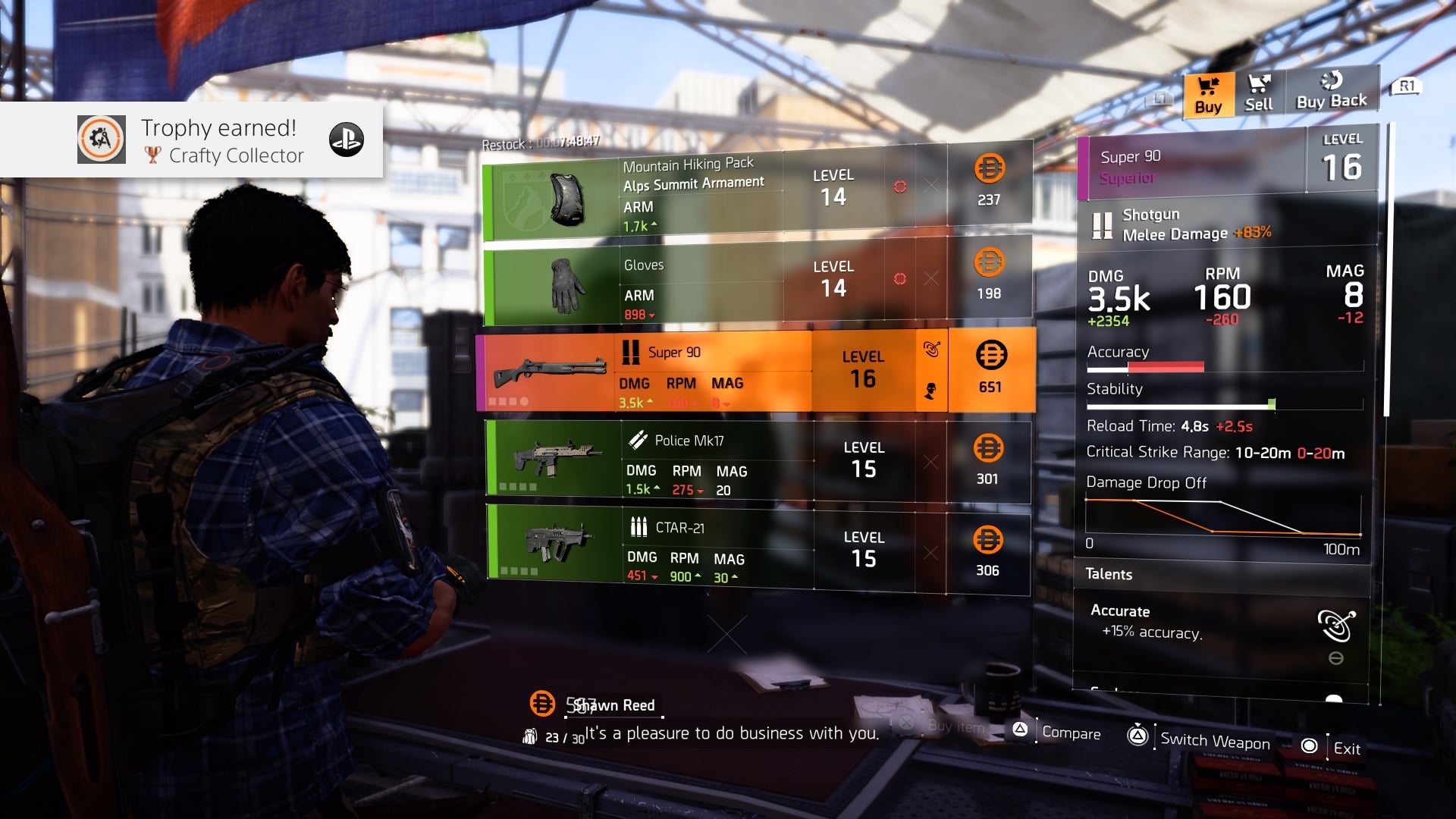Click the Accurate talent crosshair icon
Viewport: 1456px width, 819px height.
click(x=1335, y=625)
